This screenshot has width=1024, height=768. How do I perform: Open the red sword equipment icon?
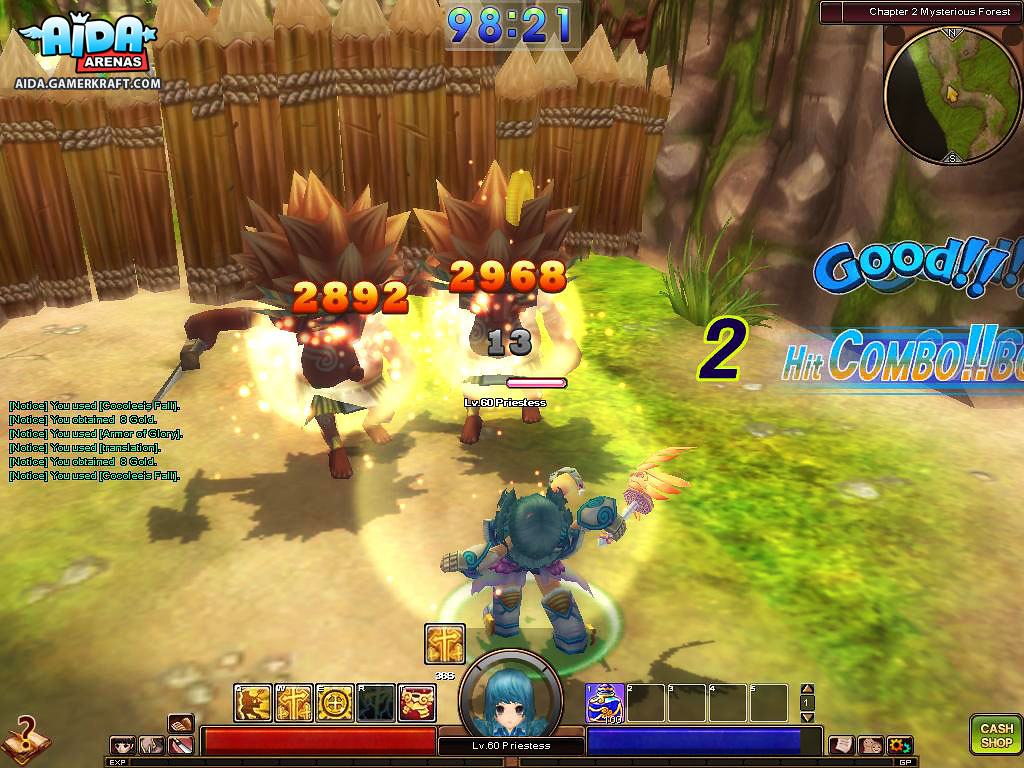pyautogui.click(x=181, y=745)
